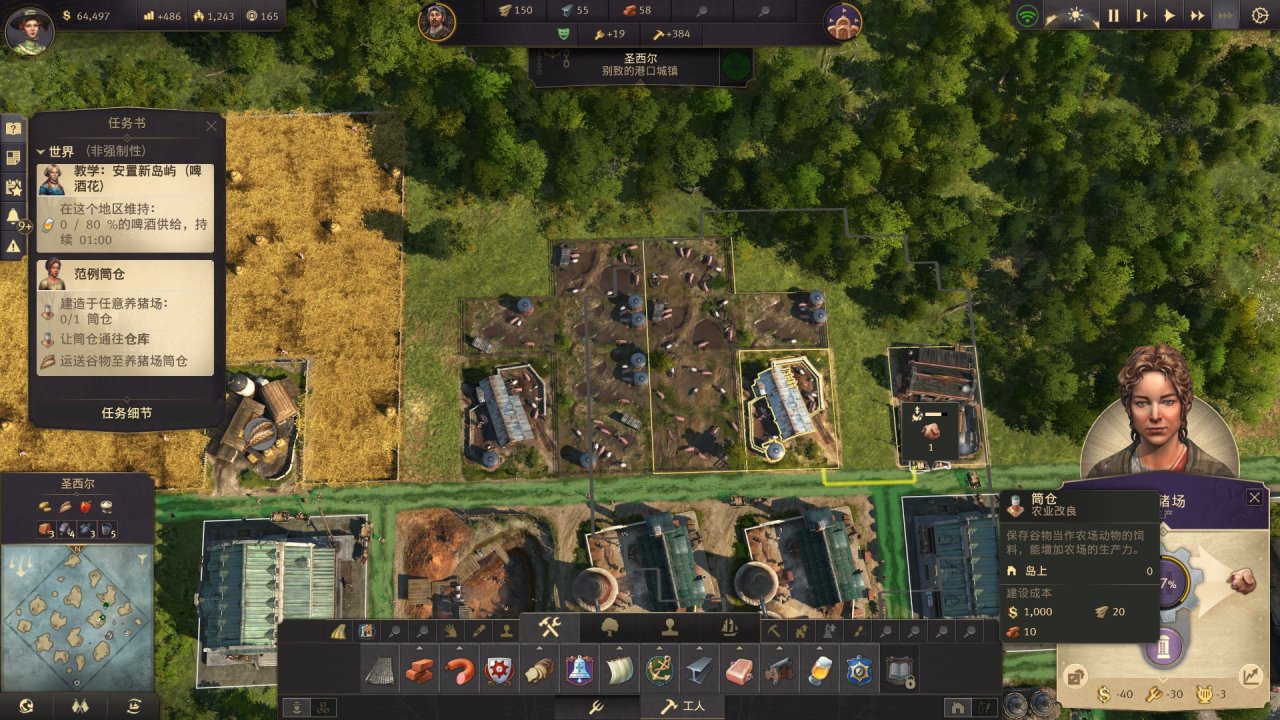The image size is (1280, 720).
Task: Close the quest book panel
Action: (211, 126)
